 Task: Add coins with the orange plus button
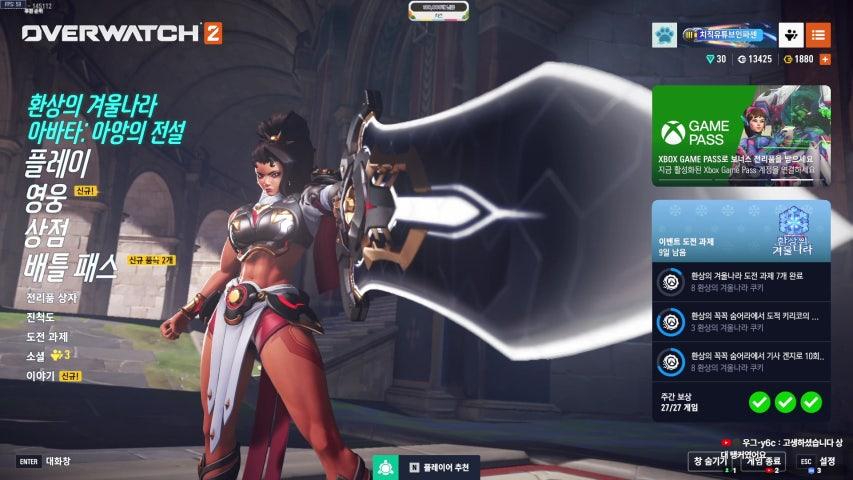coord(825,59)
